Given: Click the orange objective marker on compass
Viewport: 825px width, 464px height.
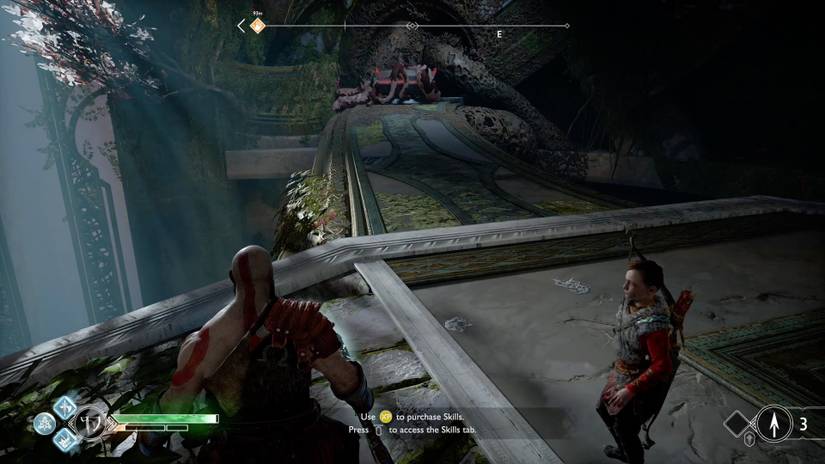Looking at the screenshot, I should coord(257,26).
